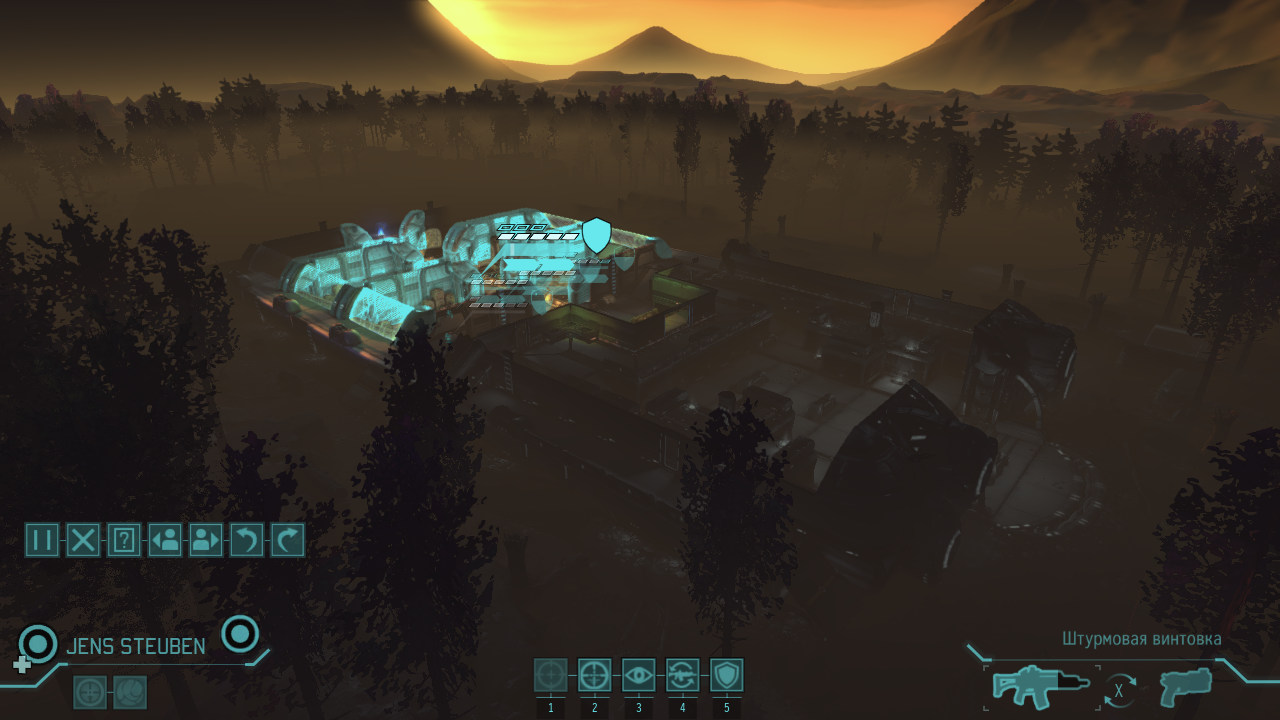The height and width of the screenshot is (720, 1280).
Task: Activate the scoped aimed shot ability
Action: pyautogui.click(x=594, y=675)
